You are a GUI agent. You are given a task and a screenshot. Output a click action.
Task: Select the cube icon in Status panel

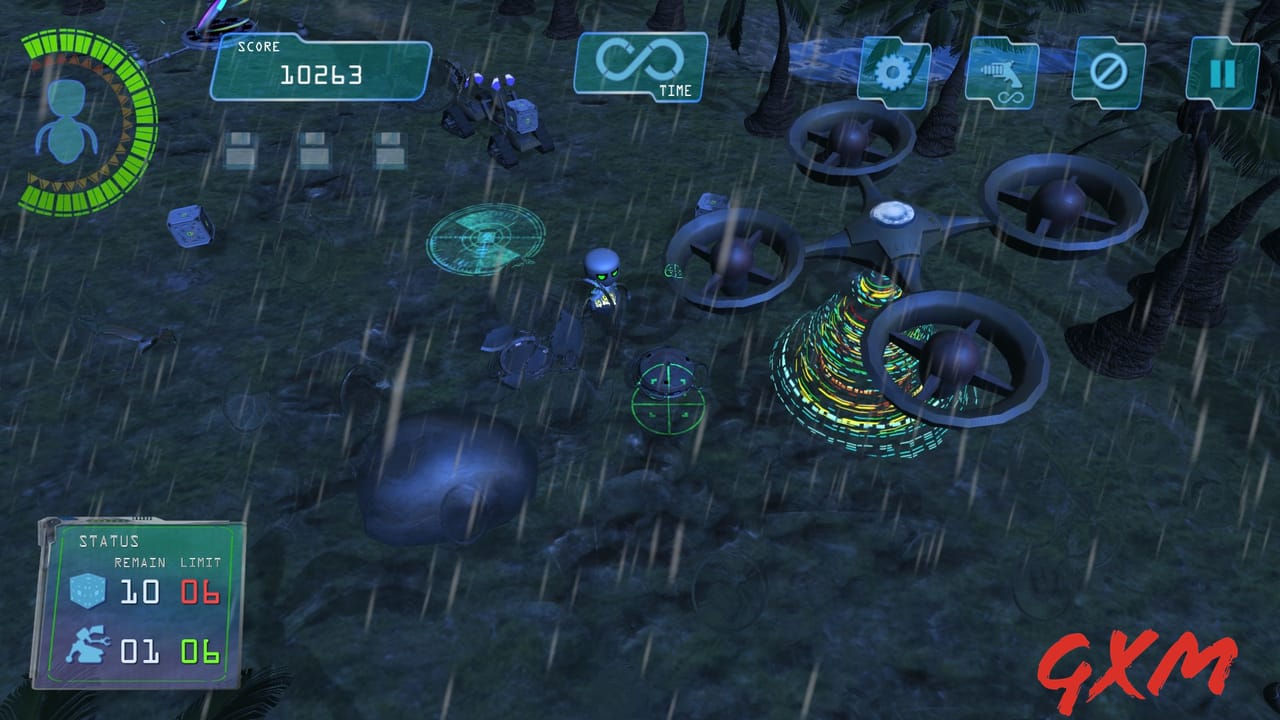88,592
